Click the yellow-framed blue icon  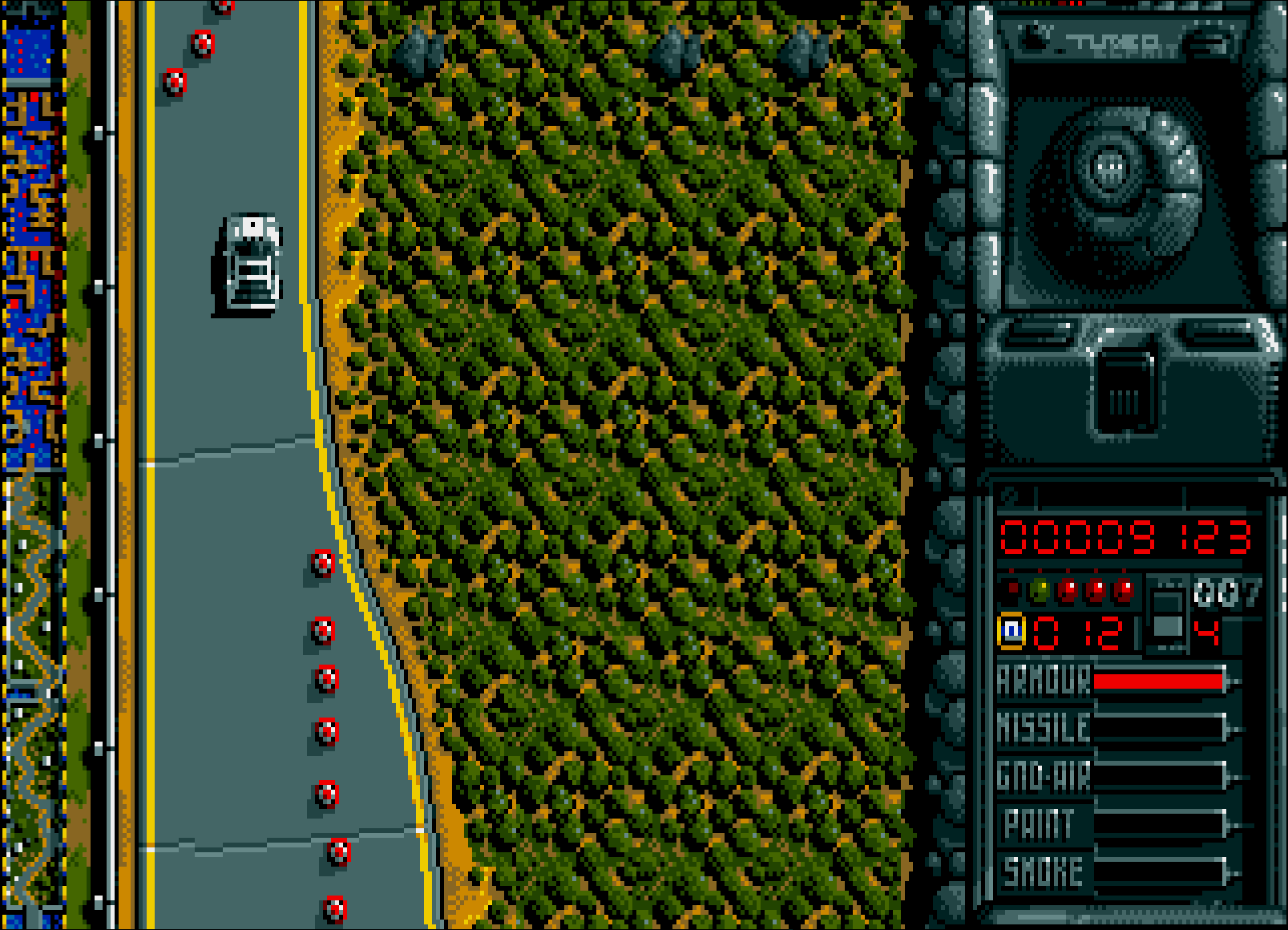[1011, 630]
